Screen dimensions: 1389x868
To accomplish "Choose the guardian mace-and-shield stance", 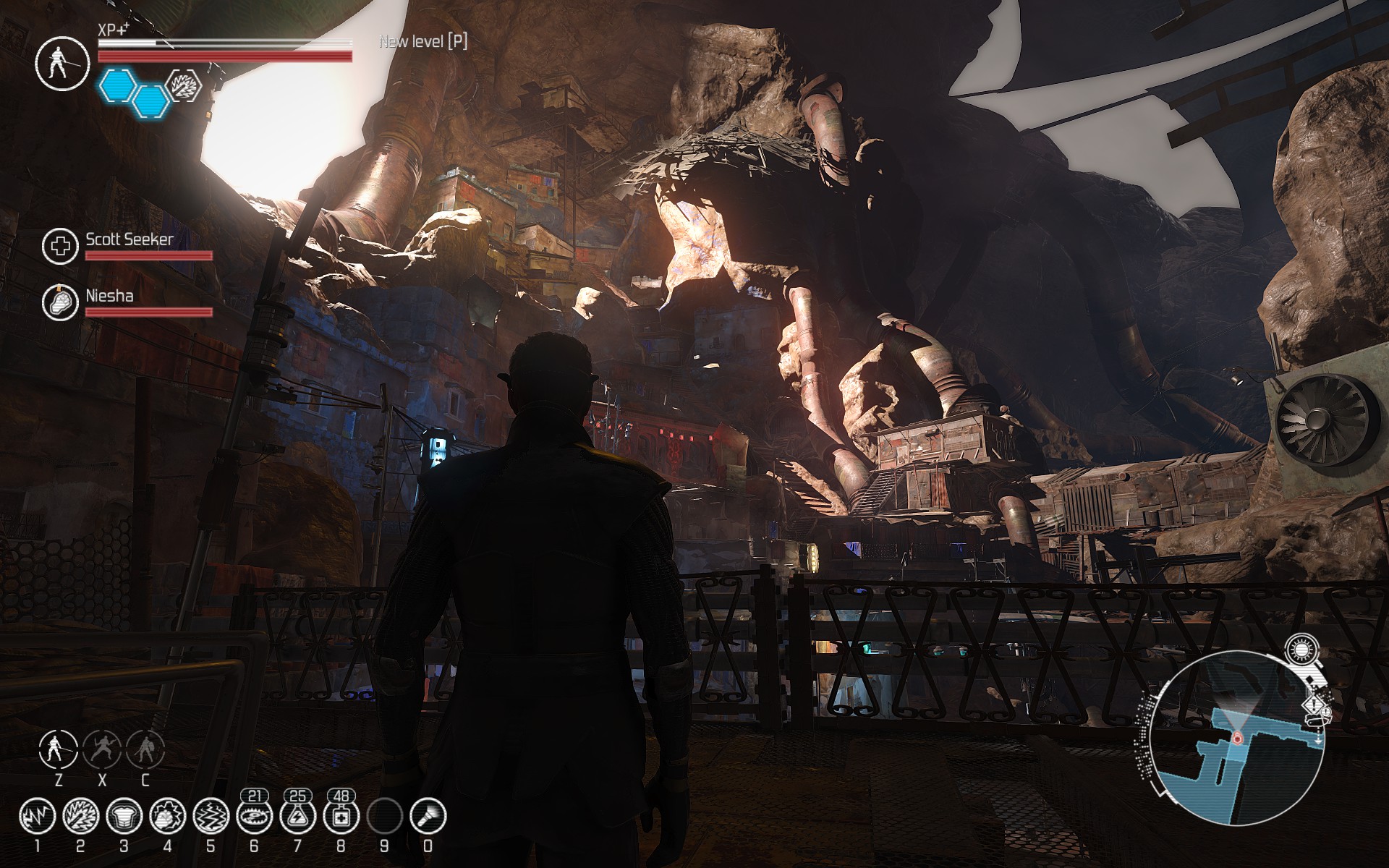I will coord(145,749).
